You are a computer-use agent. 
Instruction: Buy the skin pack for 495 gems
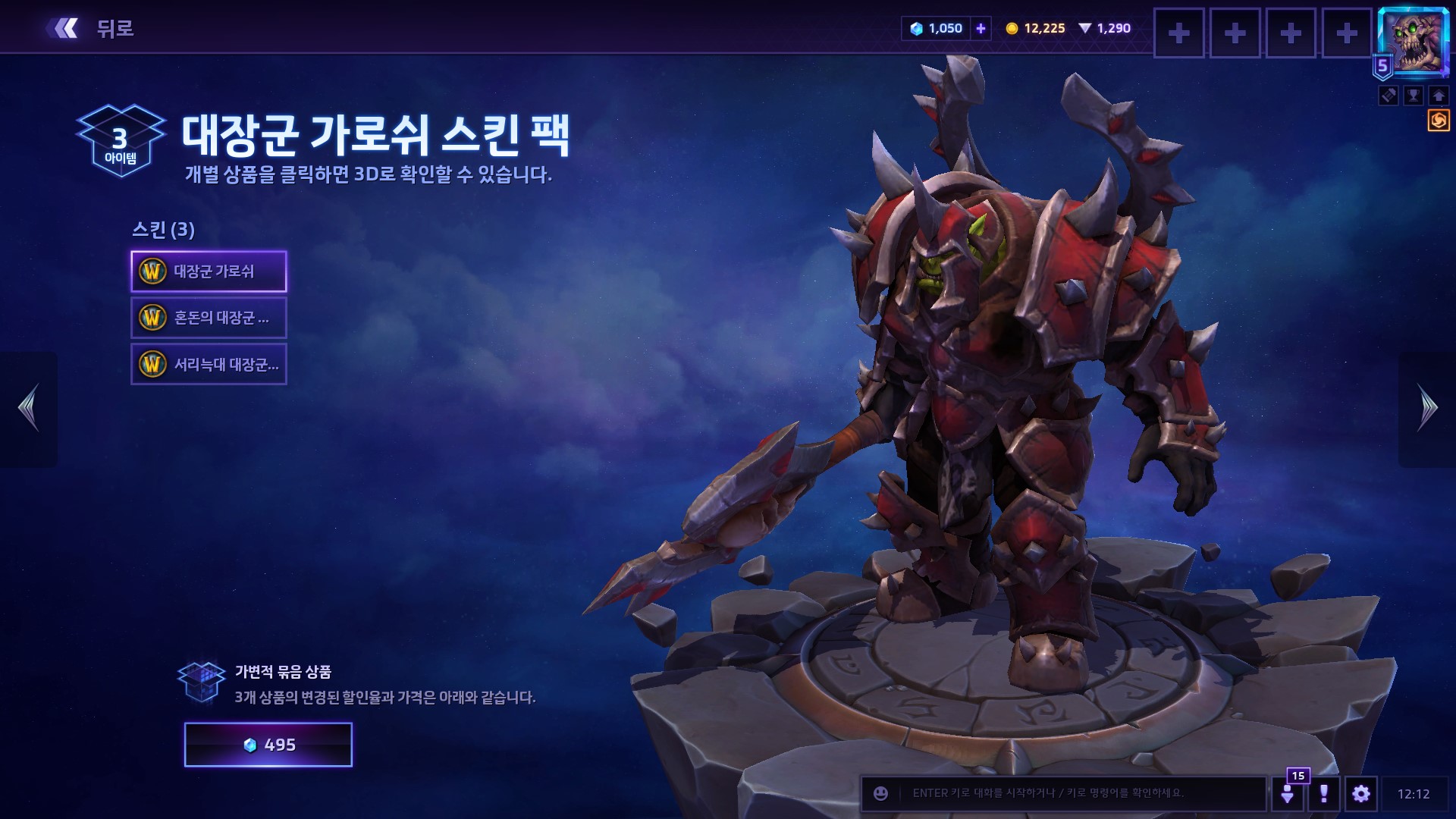tap(268, 745)
